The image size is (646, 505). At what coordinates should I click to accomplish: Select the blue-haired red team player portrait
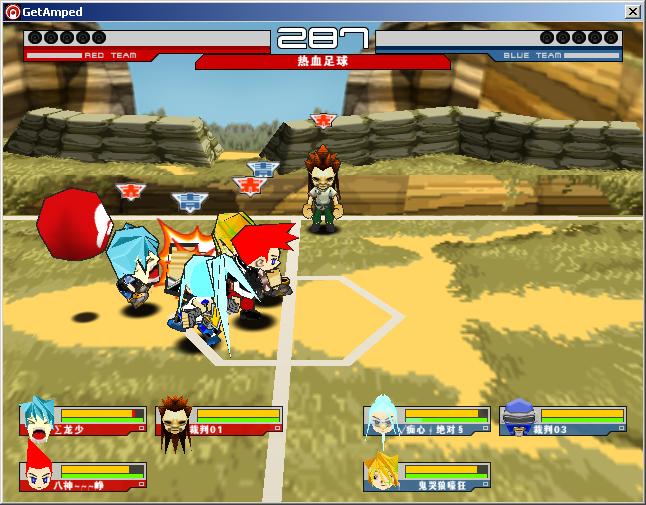(x=39, y=418)
